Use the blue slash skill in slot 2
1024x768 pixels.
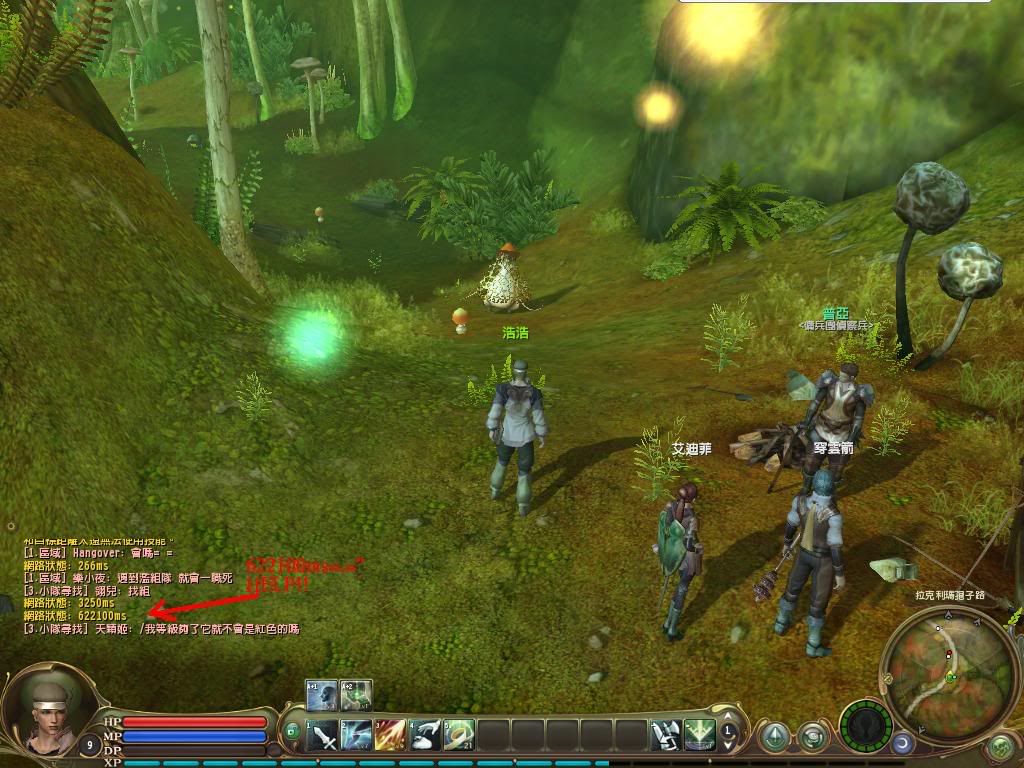click(x=357, y=736)
